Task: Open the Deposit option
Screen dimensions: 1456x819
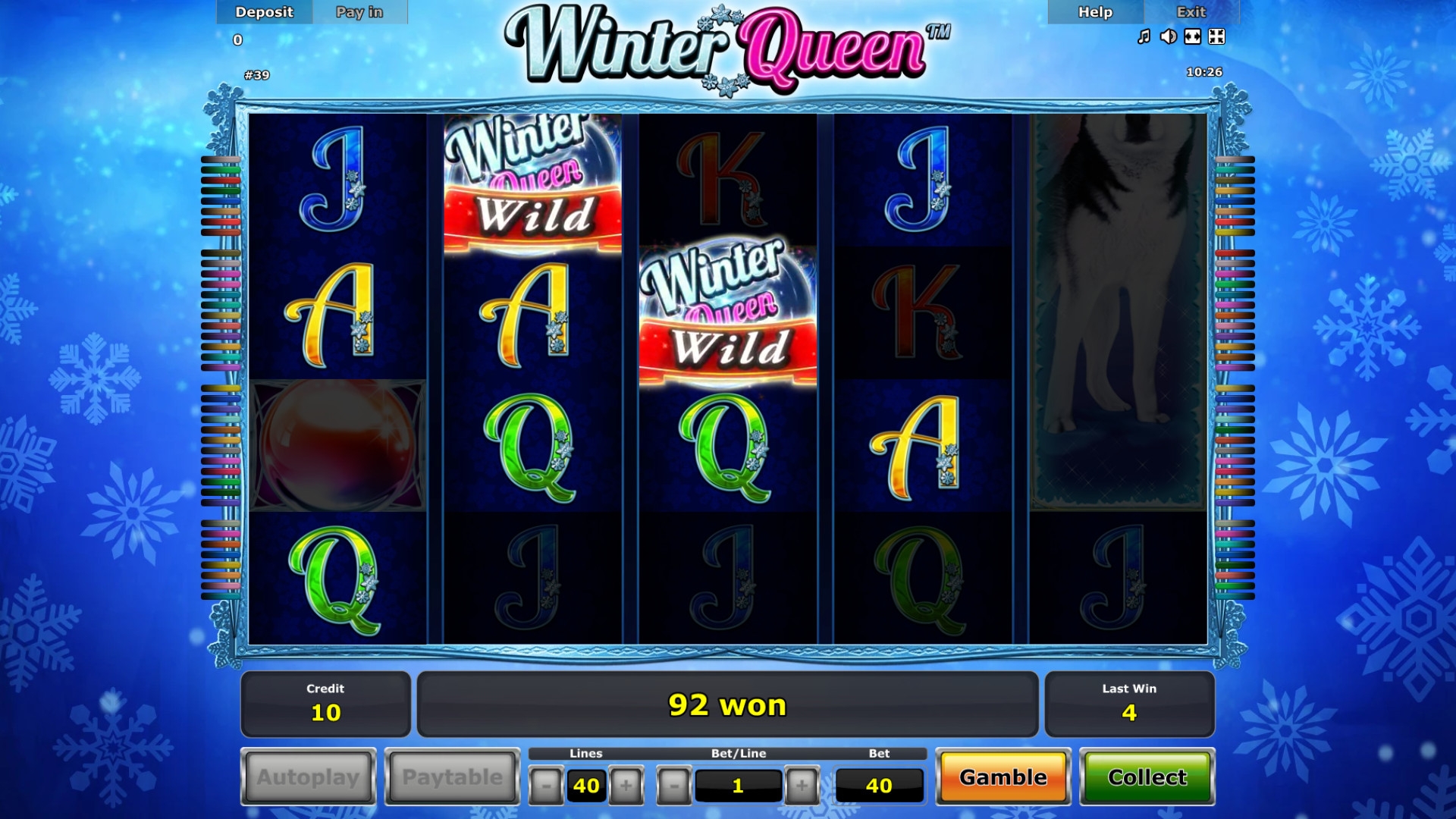Action: click(264, 12)
